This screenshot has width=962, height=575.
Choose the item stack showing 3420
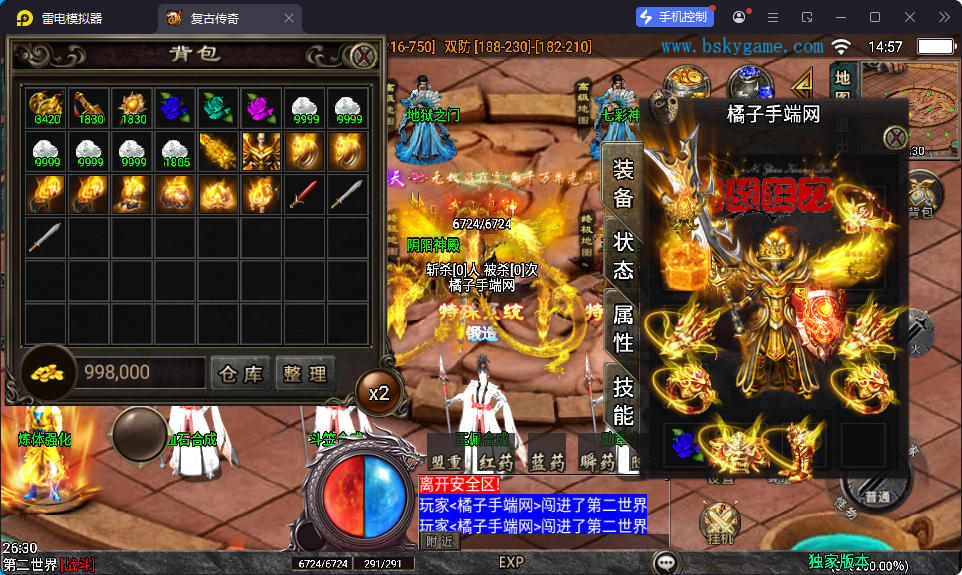(x=47, y=106)
